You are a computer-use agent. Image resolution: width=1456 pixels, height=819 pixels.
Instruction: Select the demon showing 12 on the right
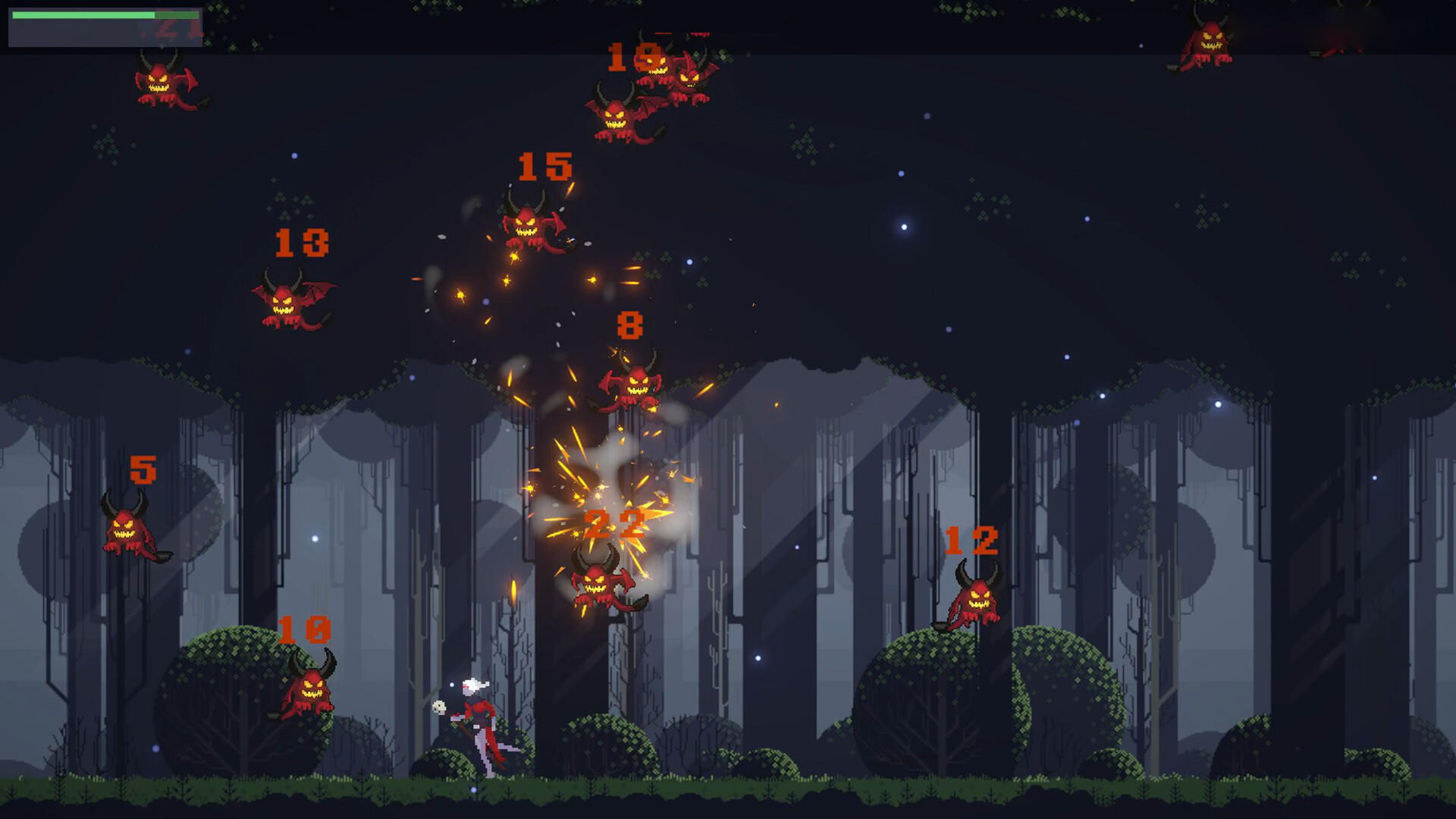978,599
